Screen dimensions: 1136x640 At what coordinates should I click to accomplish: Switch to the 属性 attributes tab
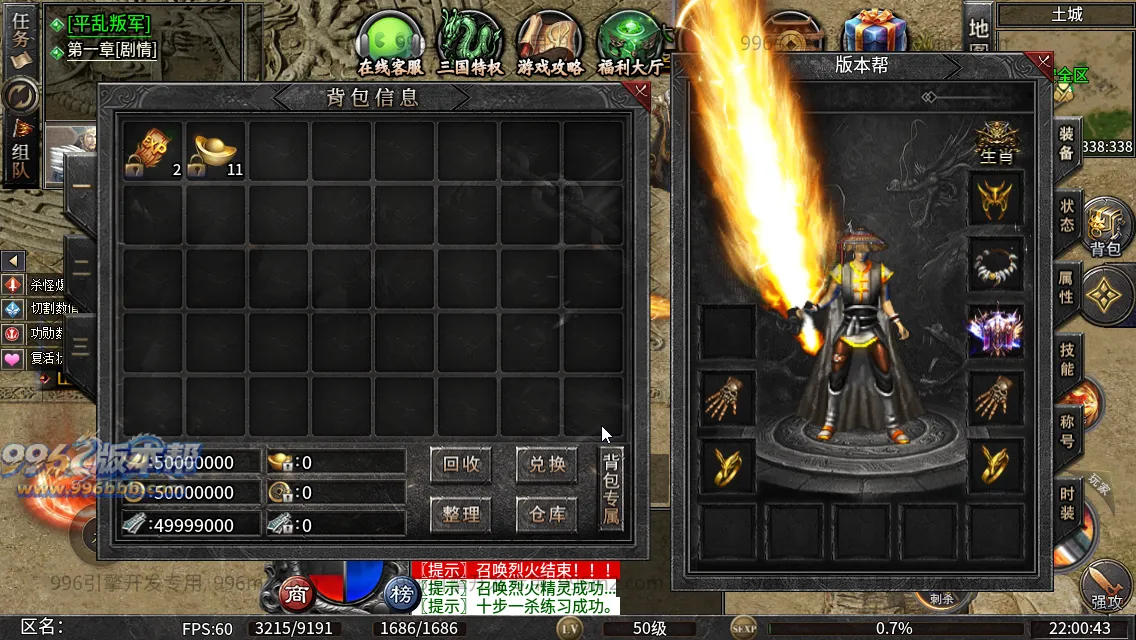coord(1066,287)
